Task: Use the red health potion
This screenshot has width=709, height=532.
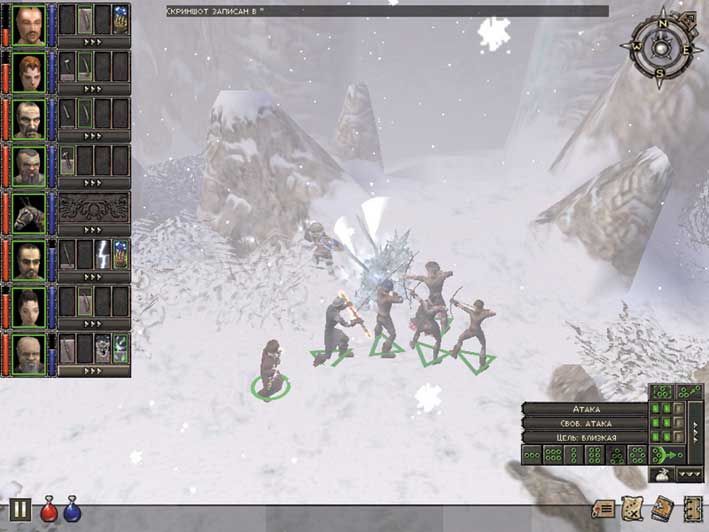Action: click(48, 511)
